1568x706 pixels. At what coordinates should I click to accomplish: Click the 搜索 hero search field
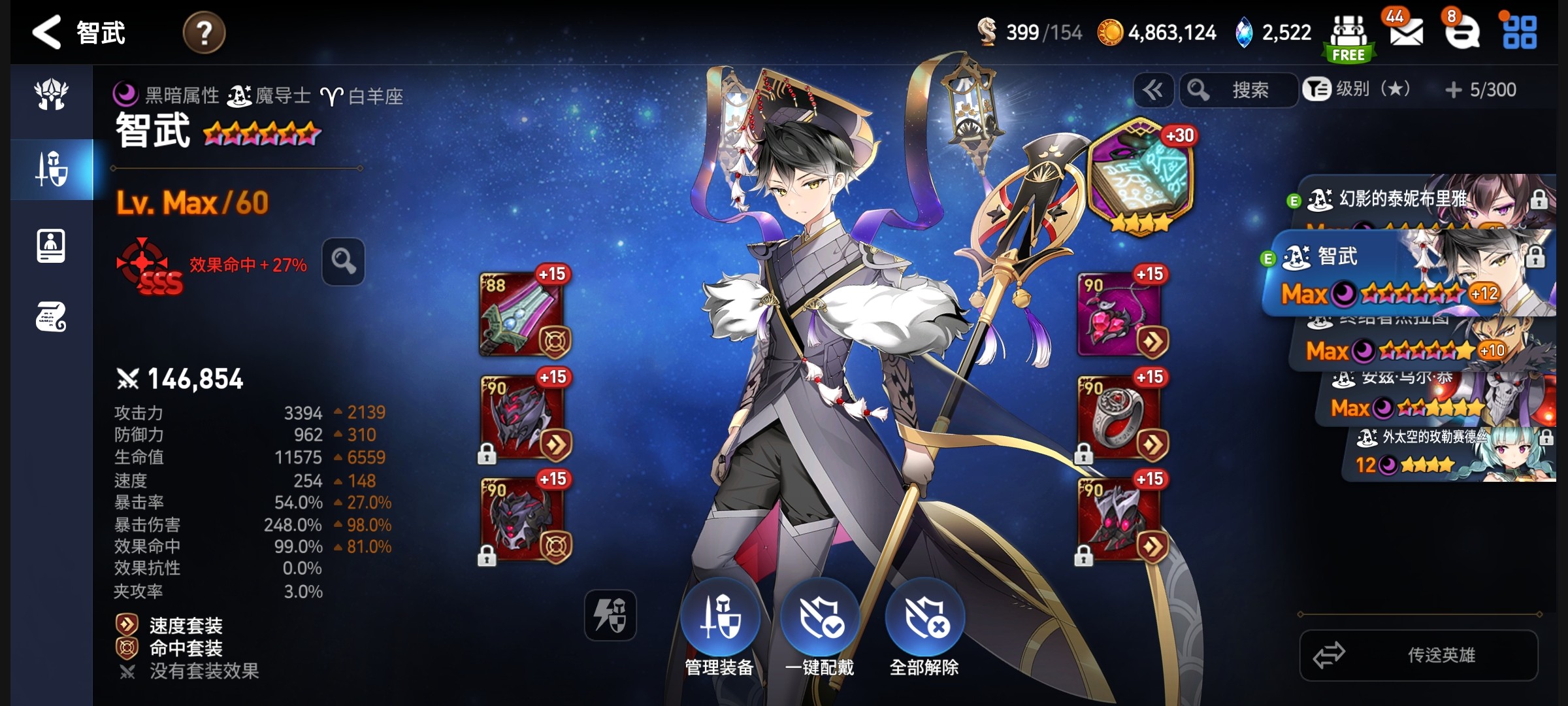1239,90
